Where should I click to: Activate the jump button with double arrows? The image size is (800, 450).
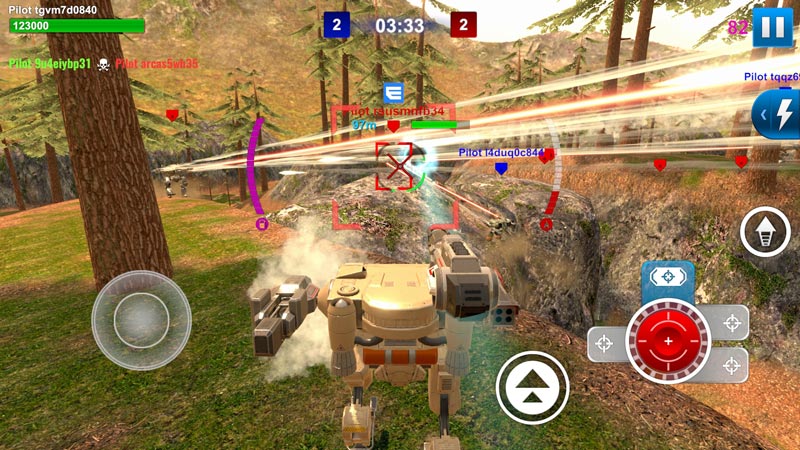pyautogui.click(x=532, y=387)
